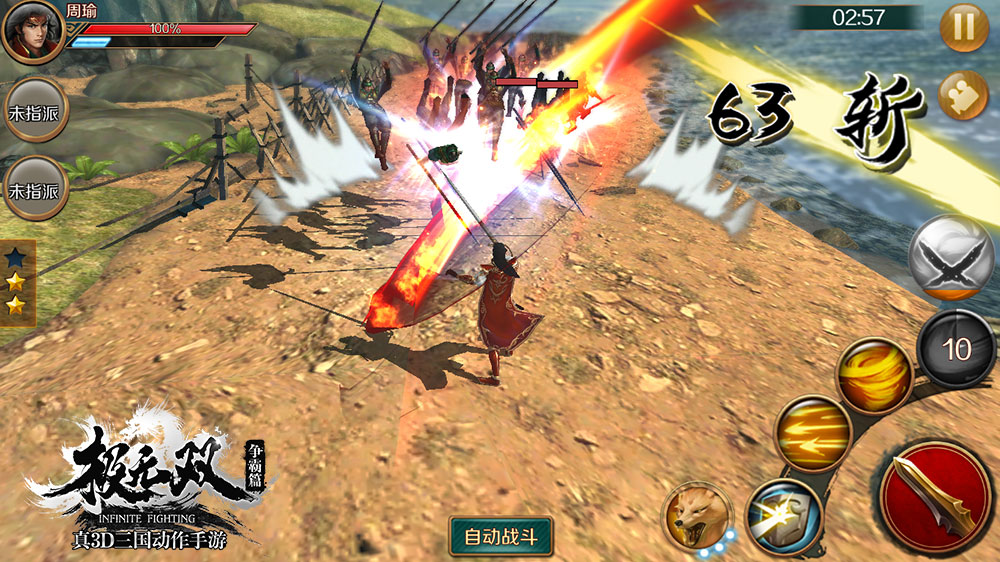Viewport: 1000px width, 562px height.
Task: Pause the battle with the pause button
Action: [964, 27]
